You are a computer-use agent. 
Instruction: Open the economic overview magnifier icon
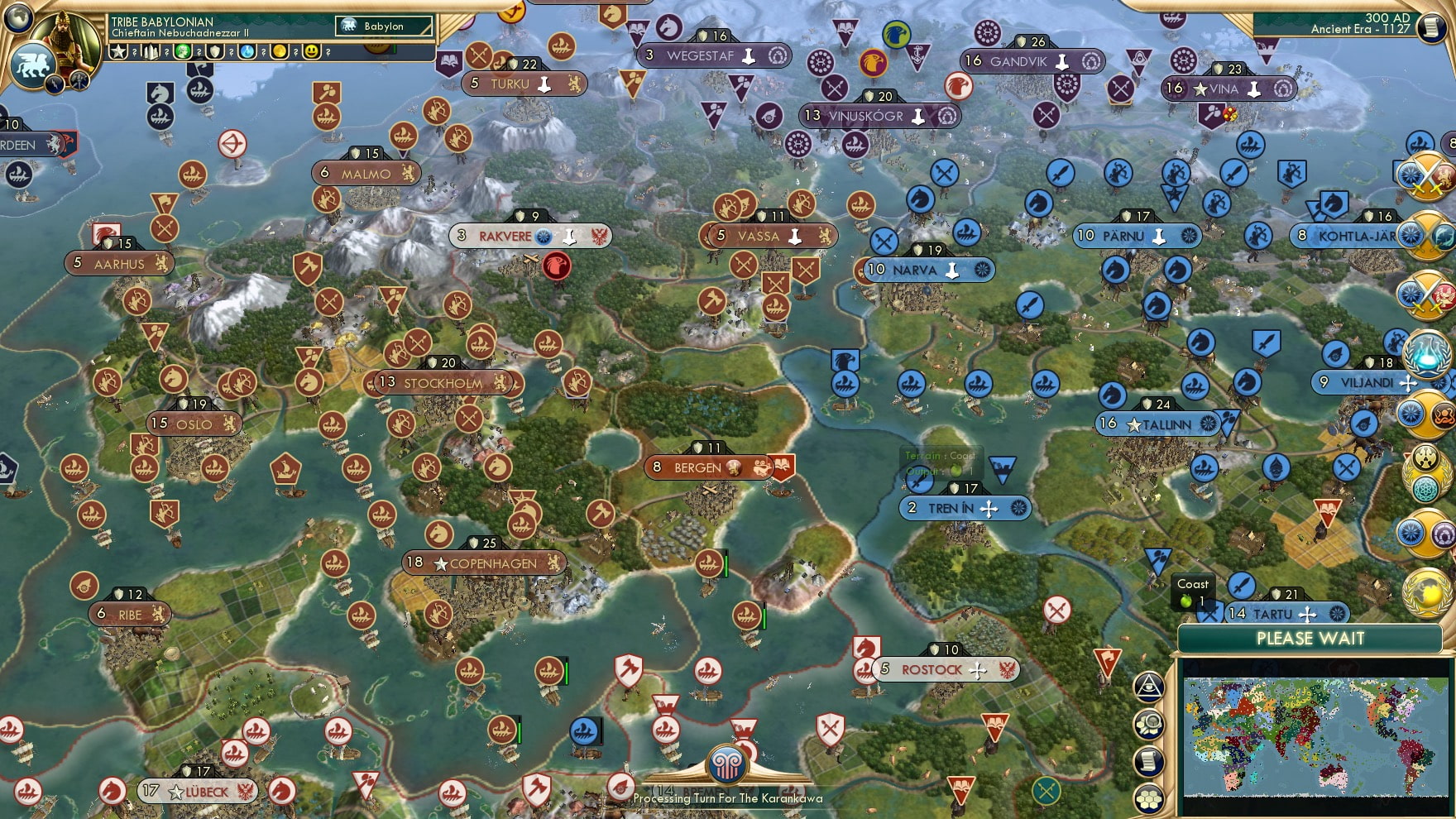1149,725
